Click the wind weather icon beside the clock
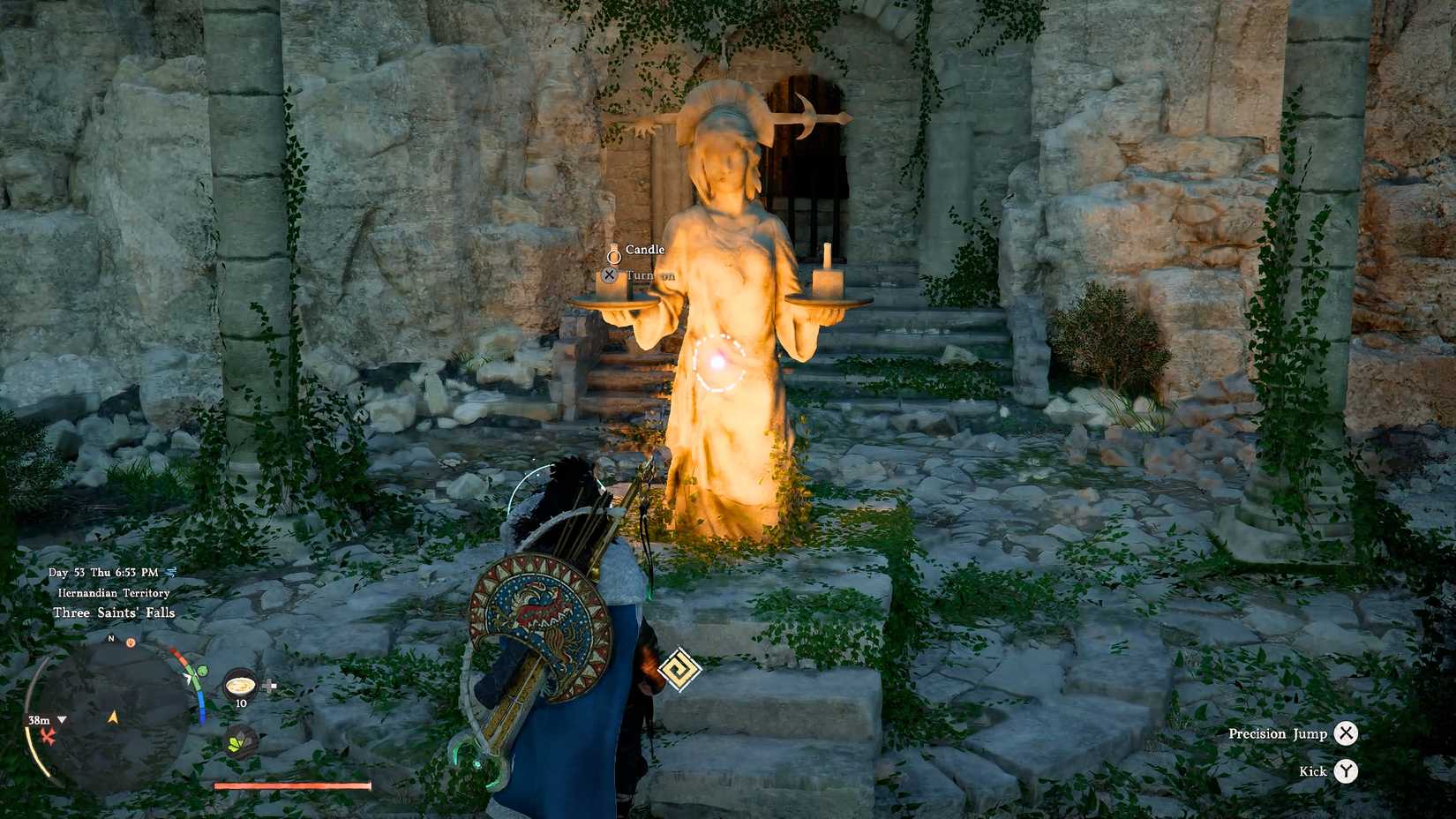This screenshot has width=1456, height=819. [170, 573]
